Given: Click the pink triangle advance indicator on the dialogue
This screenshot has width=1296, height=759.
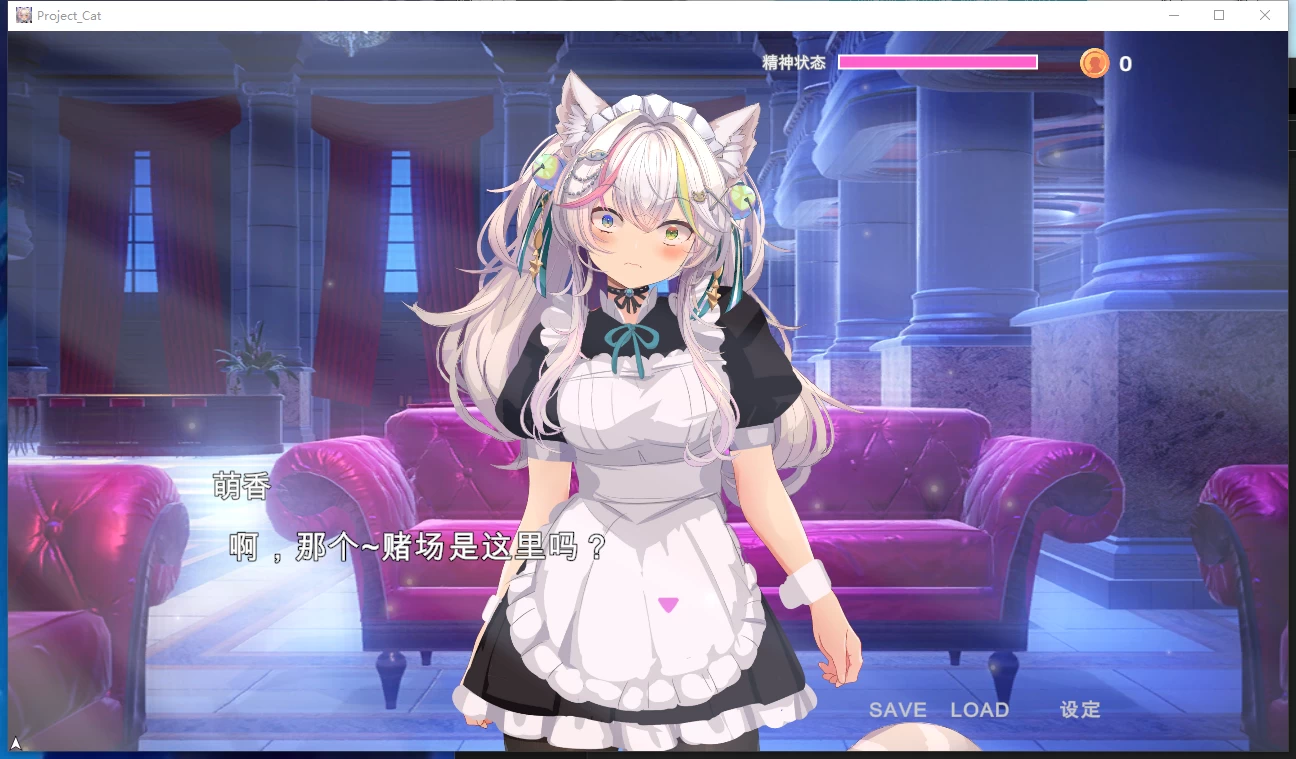Looking at the screenshot, I should 667,603.
